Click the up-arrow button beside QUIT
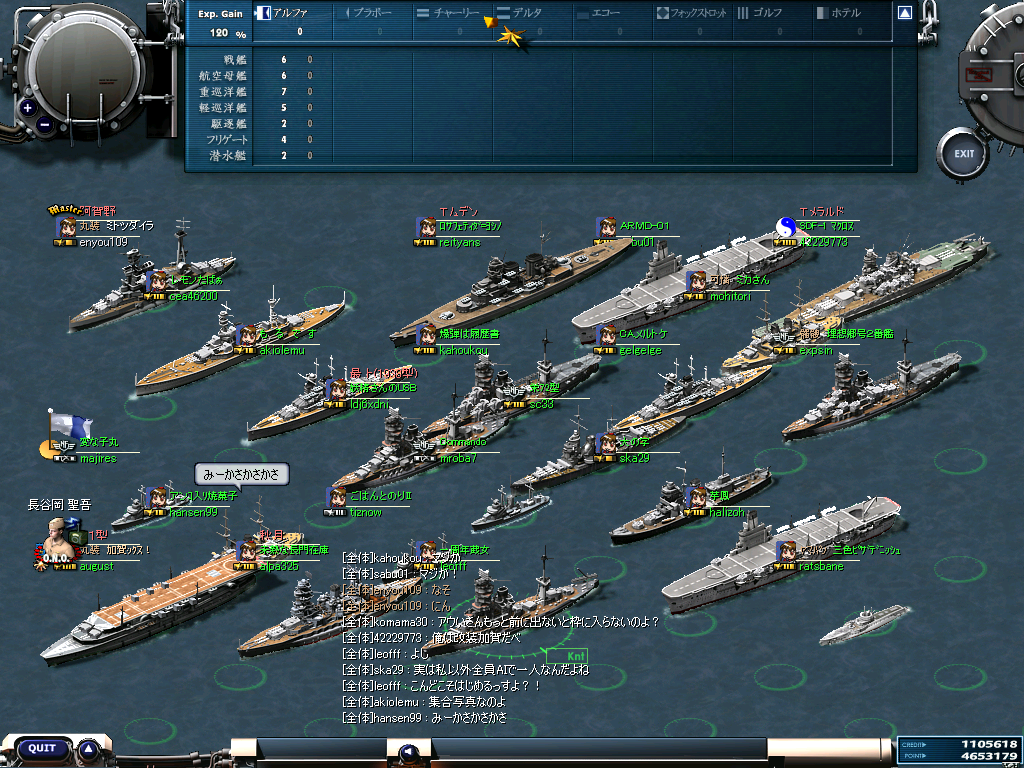1024x768 pixels. point(89,748)
